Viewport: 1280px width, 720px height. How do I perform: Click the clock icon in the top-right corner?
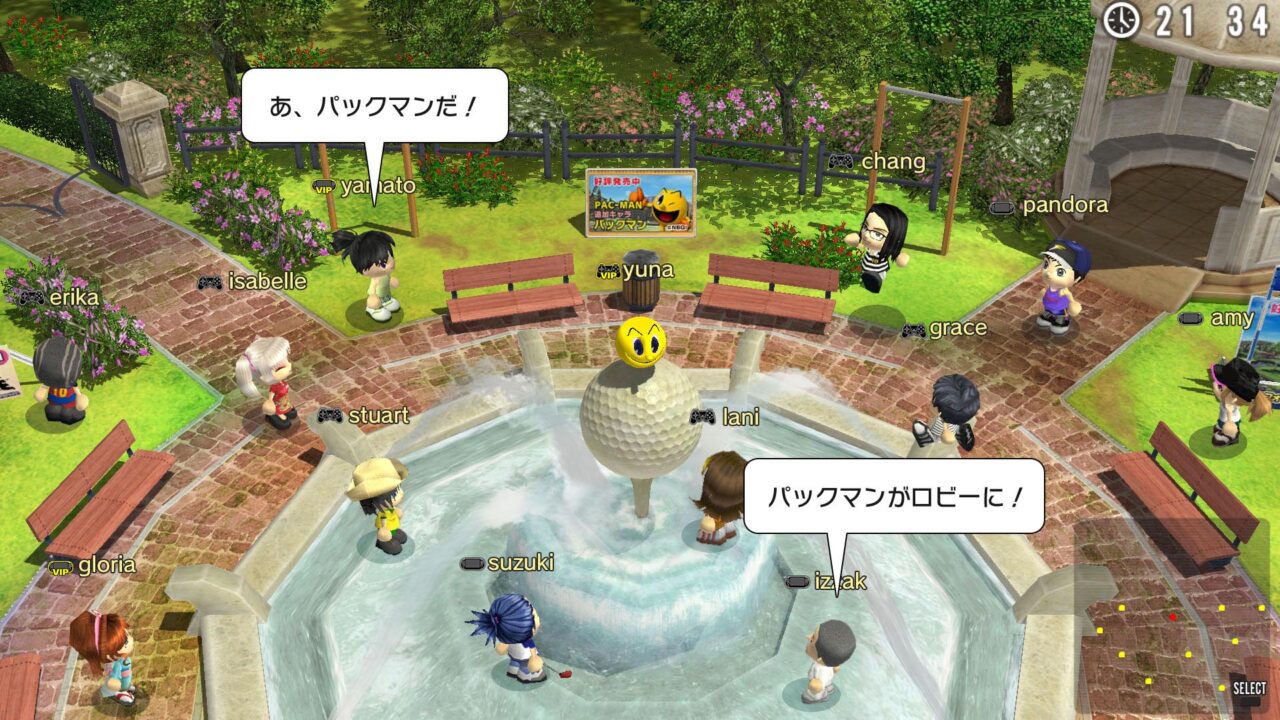click(1119, 22)
